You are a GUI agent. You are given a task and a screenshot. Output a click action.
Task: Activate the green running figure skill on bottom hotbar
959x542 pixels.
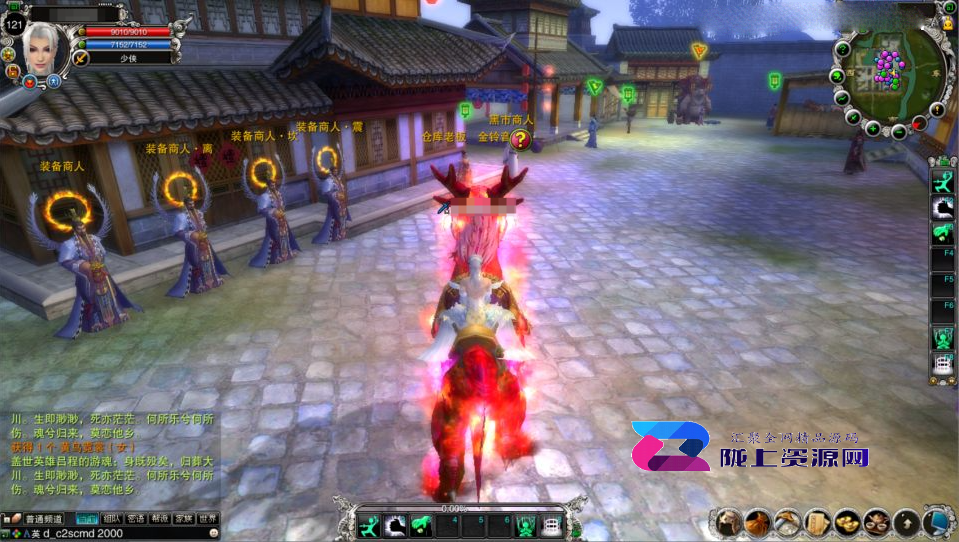pos(370,525)
